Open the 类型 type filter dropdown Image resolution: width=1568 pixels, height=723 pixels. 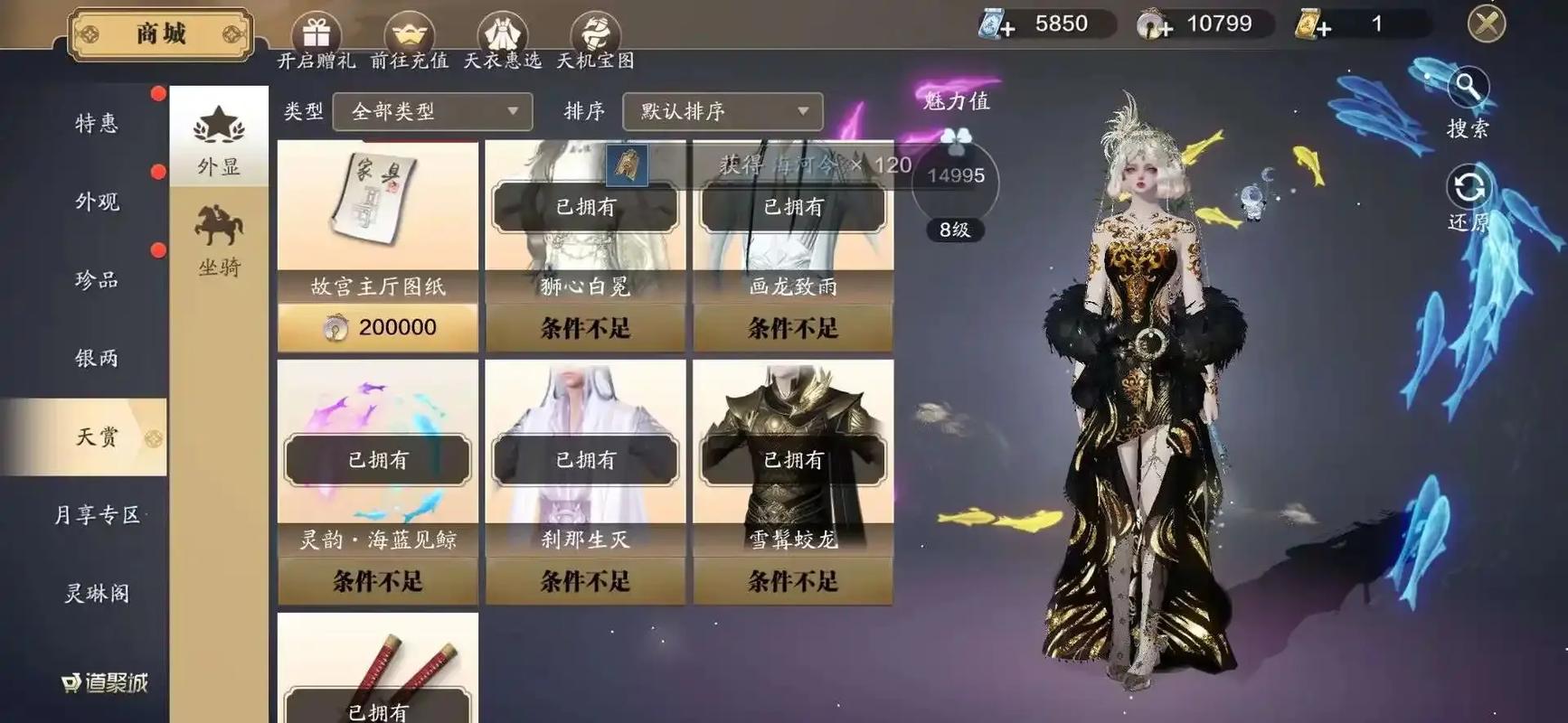(432, 112)
